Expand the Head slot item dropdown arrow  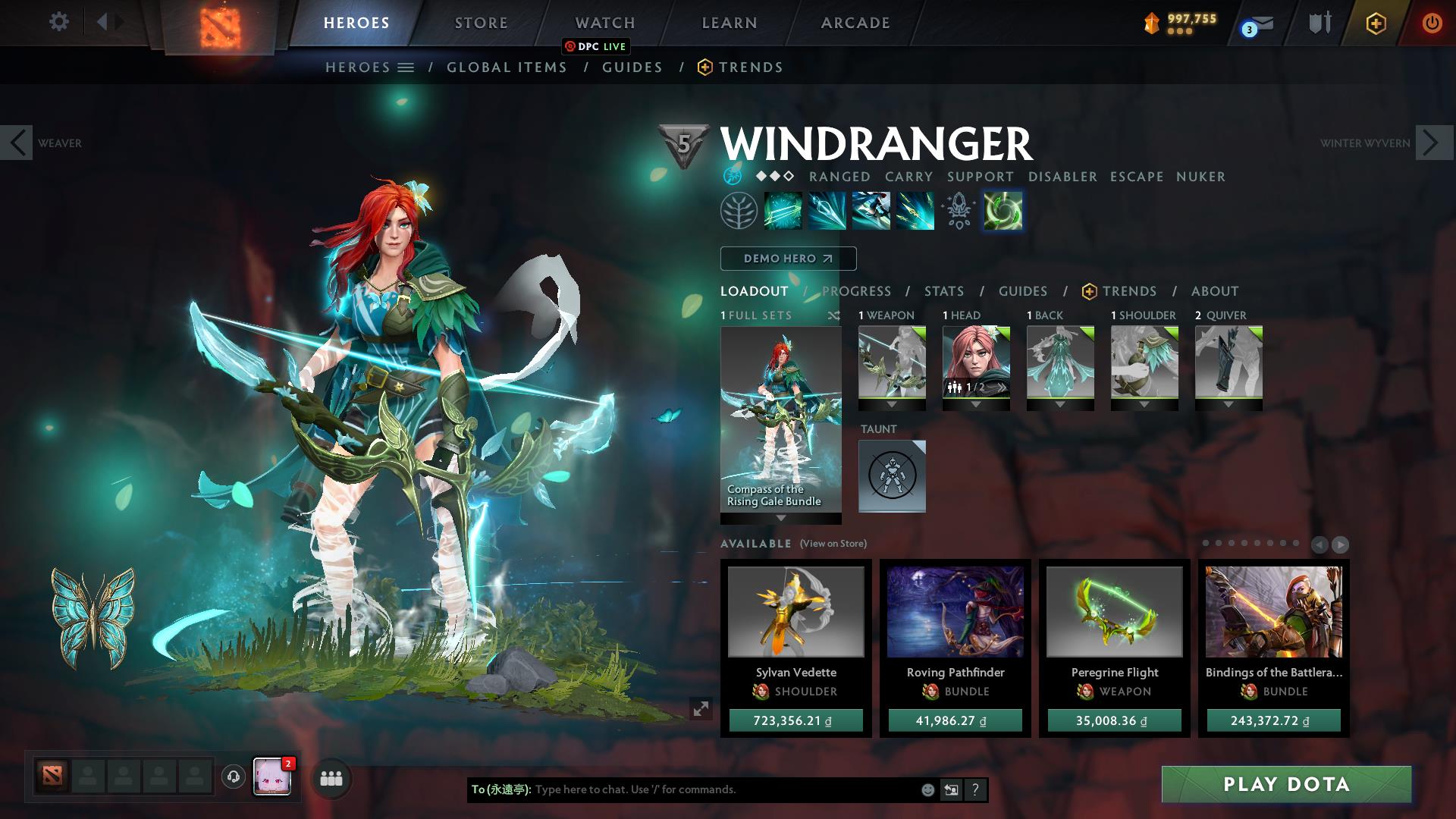pos(976,405)
